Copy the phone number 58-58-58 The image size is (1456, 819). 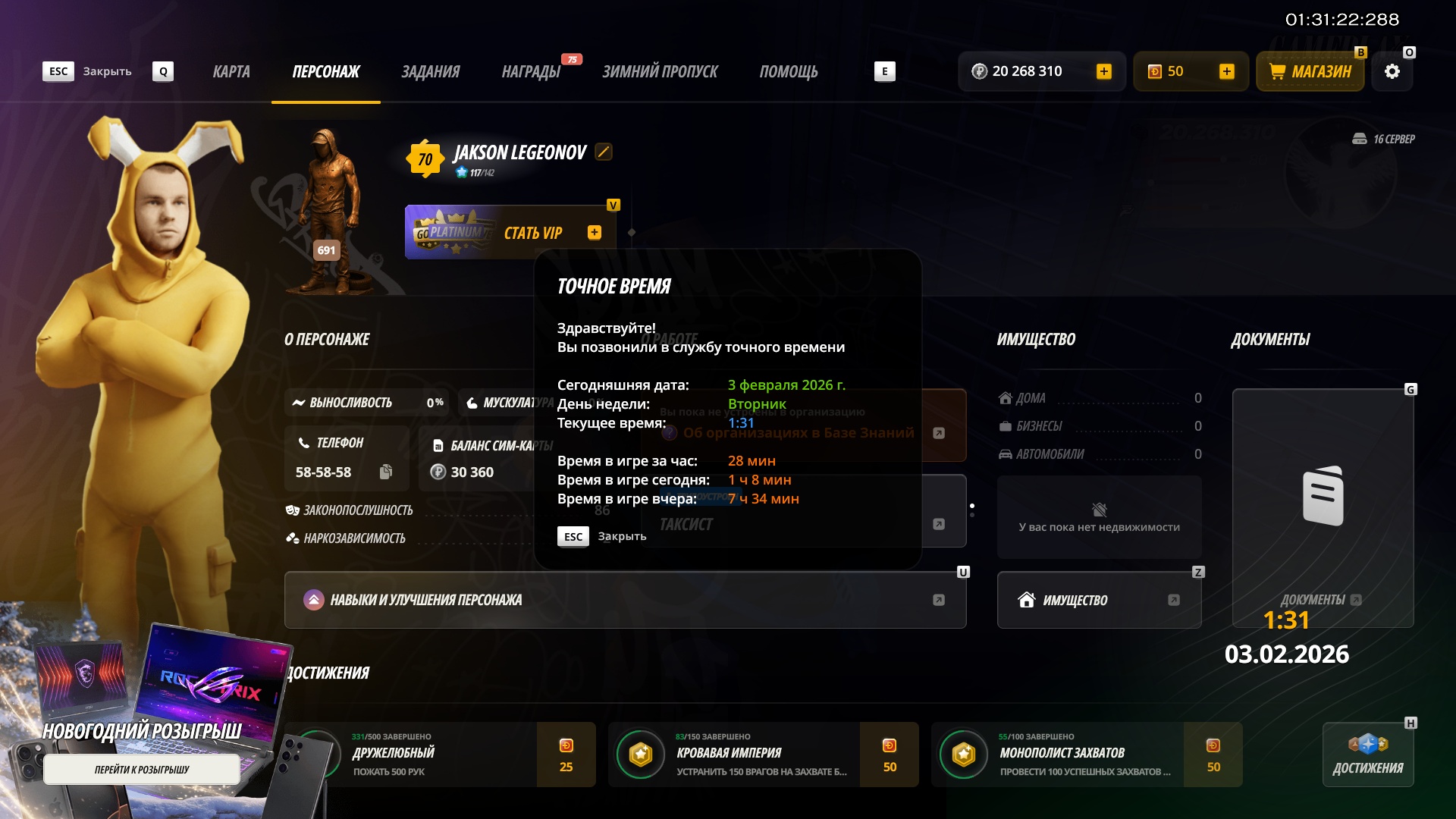[x=386, y=472]
